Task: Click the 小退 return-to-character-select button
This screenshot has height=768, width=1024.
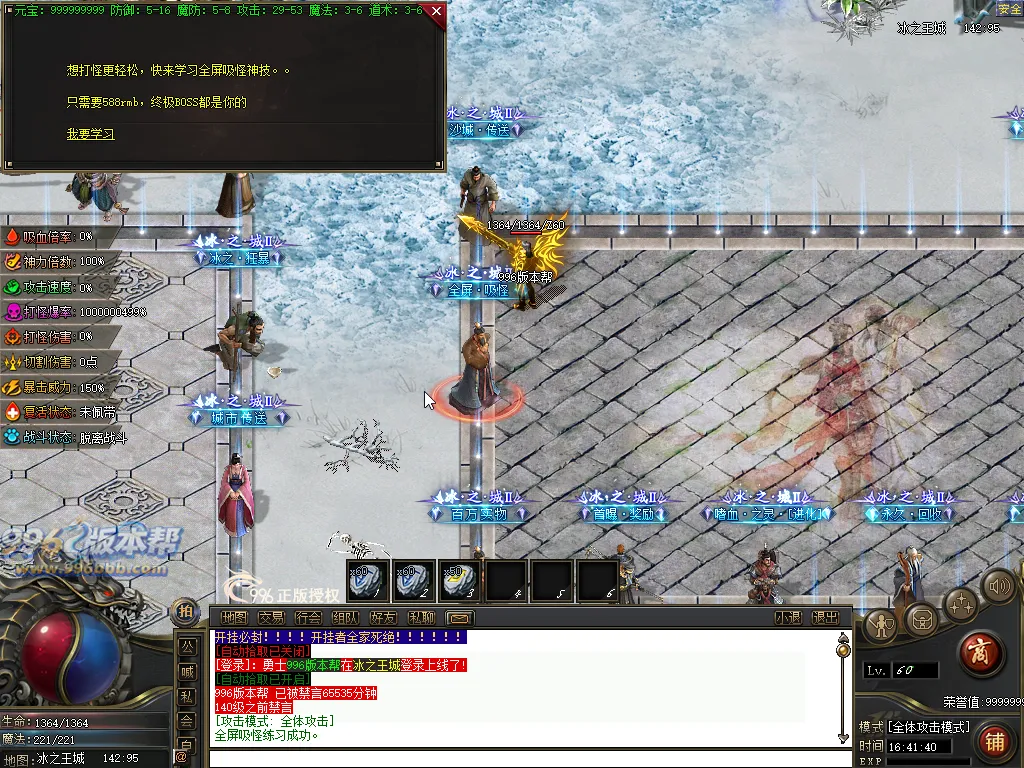Action: (x=788, y=618)
